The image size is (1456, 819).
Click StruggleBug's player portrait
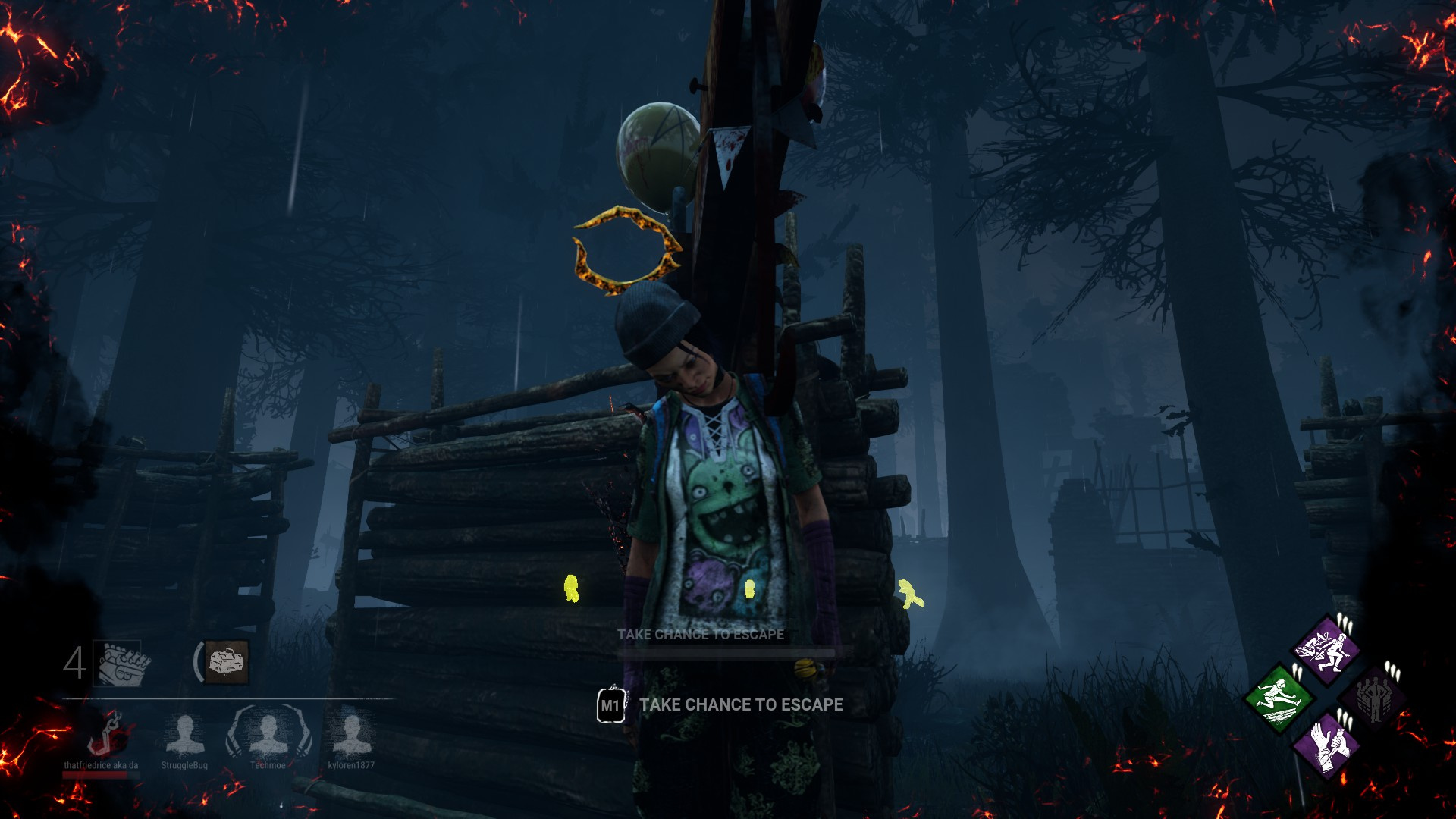(184, 733)
